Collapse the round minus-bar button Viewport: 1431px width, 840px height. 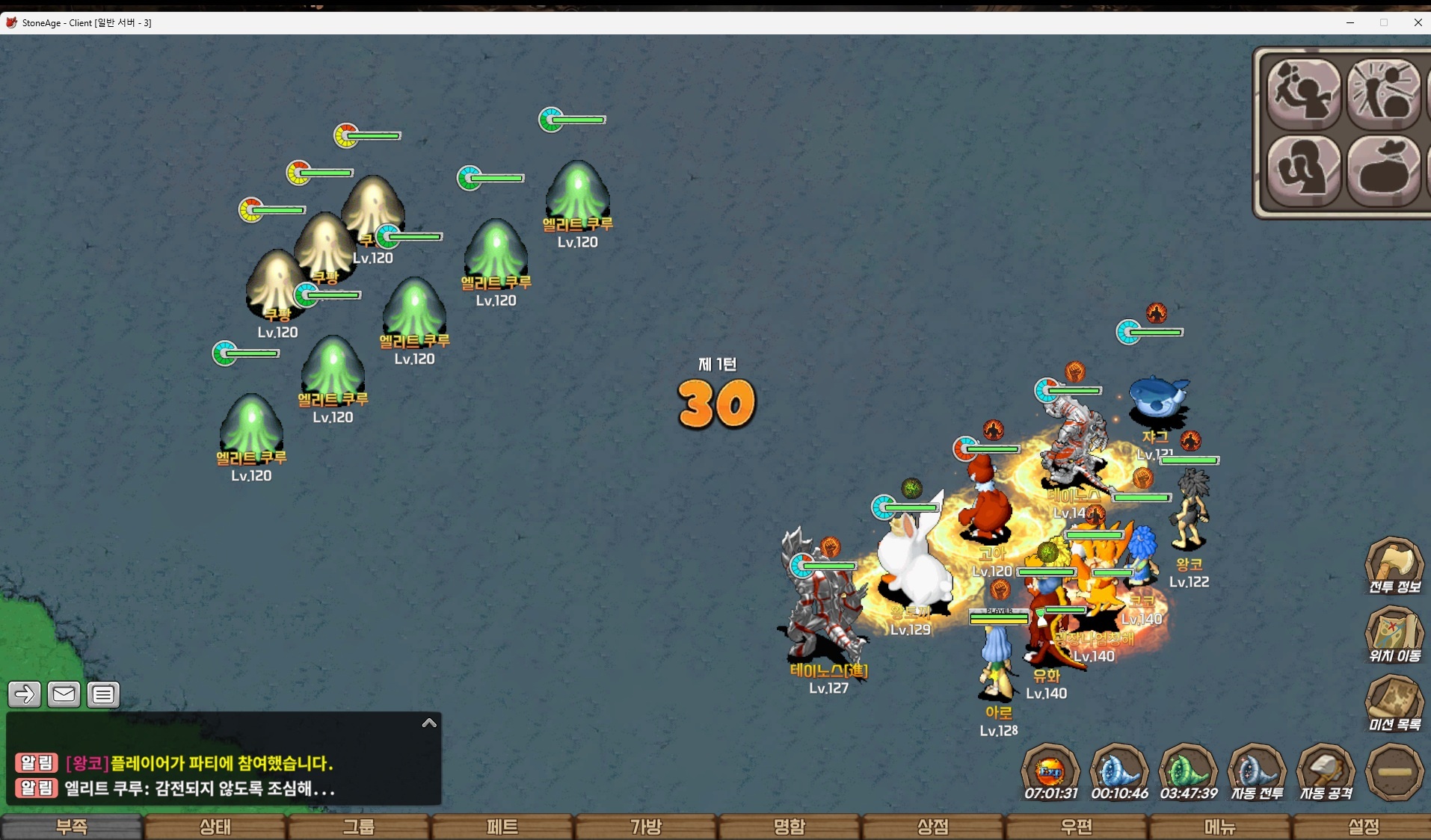(x=1394, y=771)
